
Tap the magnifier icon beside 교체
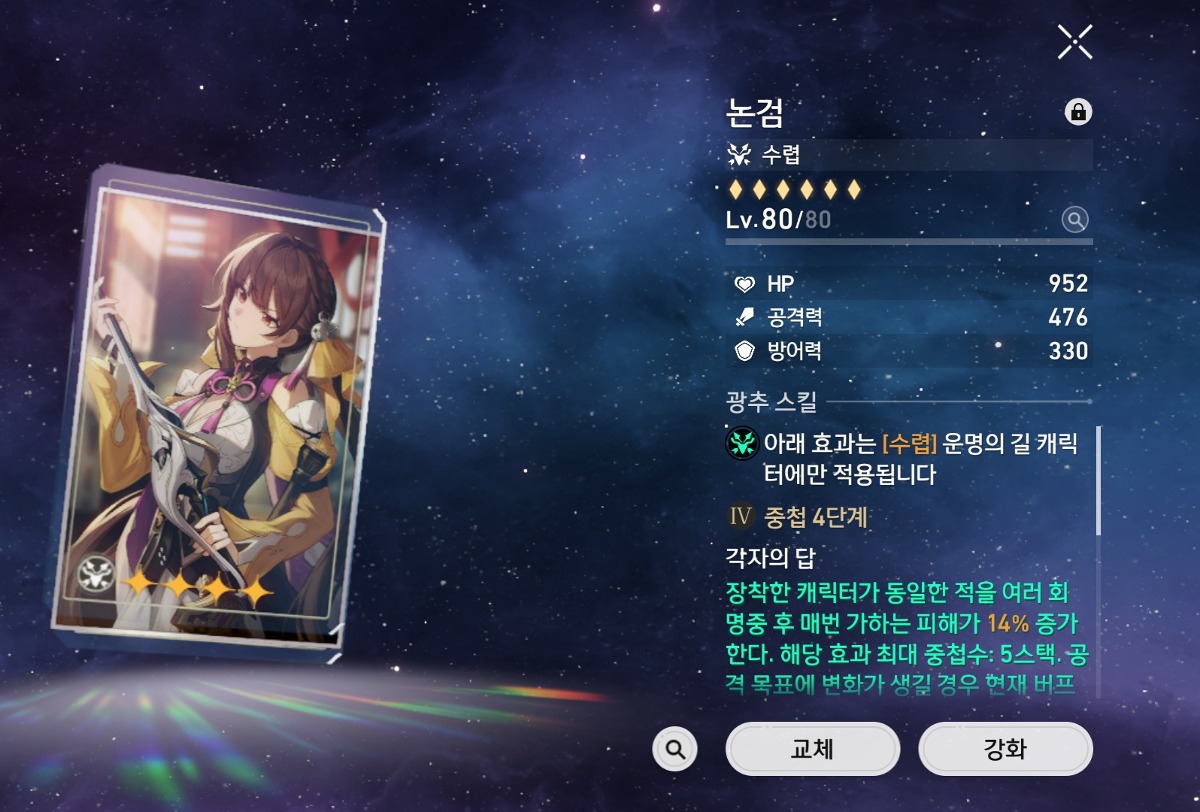tap(675, 749)
